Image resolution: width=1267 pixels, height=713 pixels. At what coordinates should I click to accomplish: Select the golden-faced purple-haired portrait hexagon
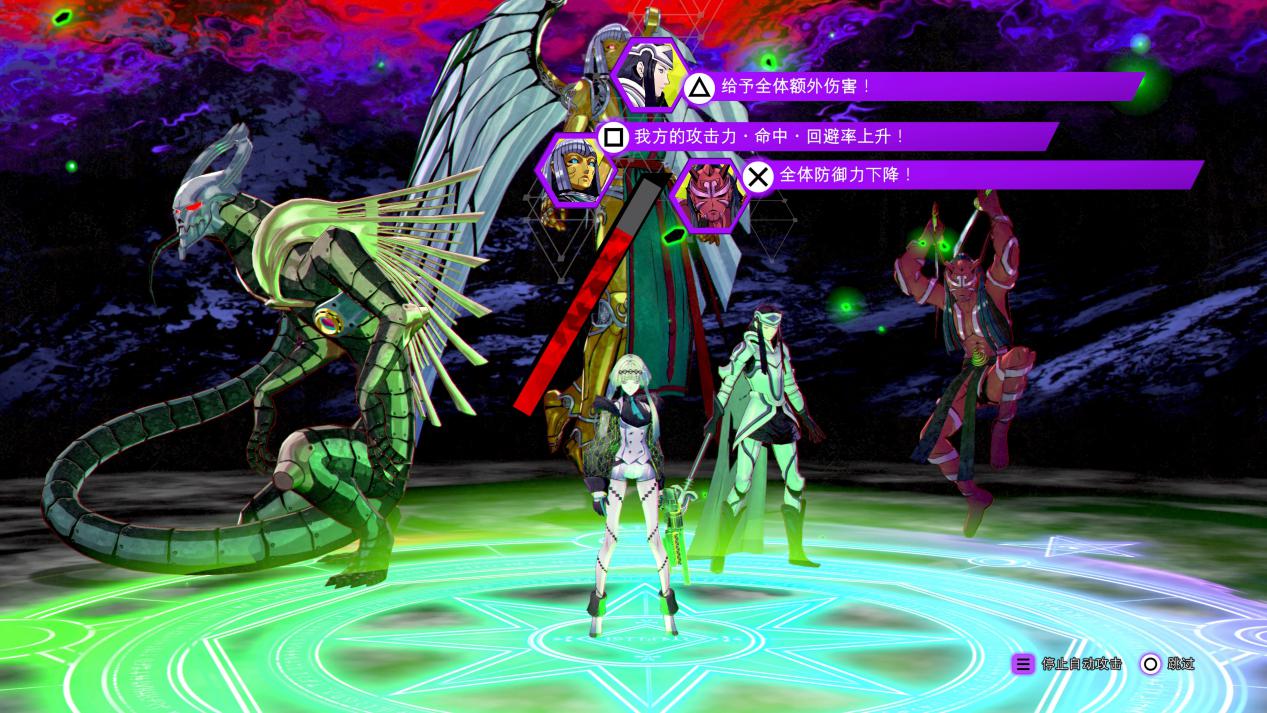coord(575,170)
